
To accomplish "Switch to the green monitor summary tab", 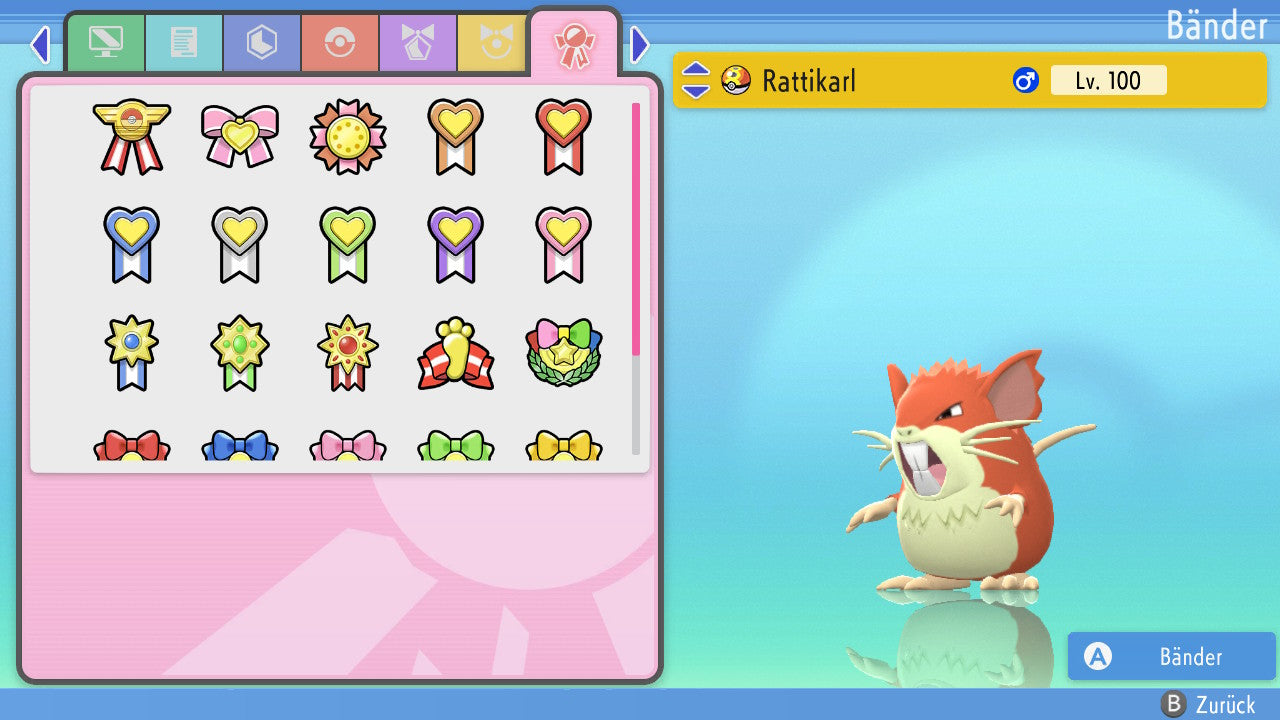I will click(106, 43).
